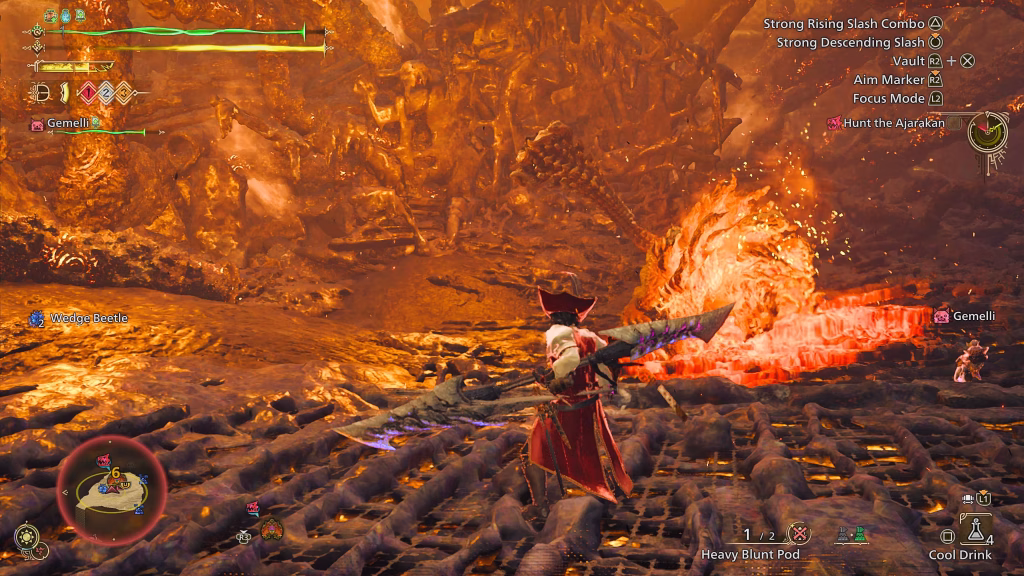Click the orange kinsect extract diamond
The height and width of the screenshot is (576, 1024).
[x=122, y=93]
